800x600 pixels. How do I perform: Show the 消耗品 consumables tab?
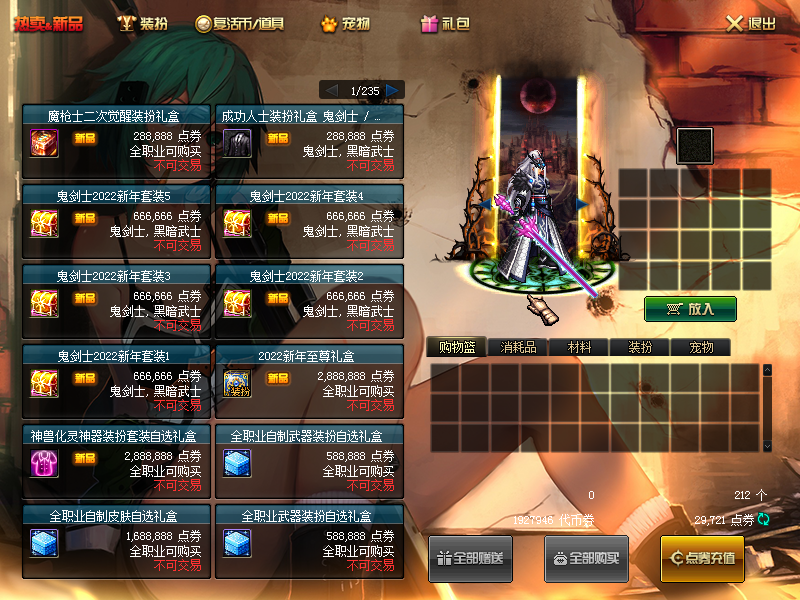(x=518, y=348)
